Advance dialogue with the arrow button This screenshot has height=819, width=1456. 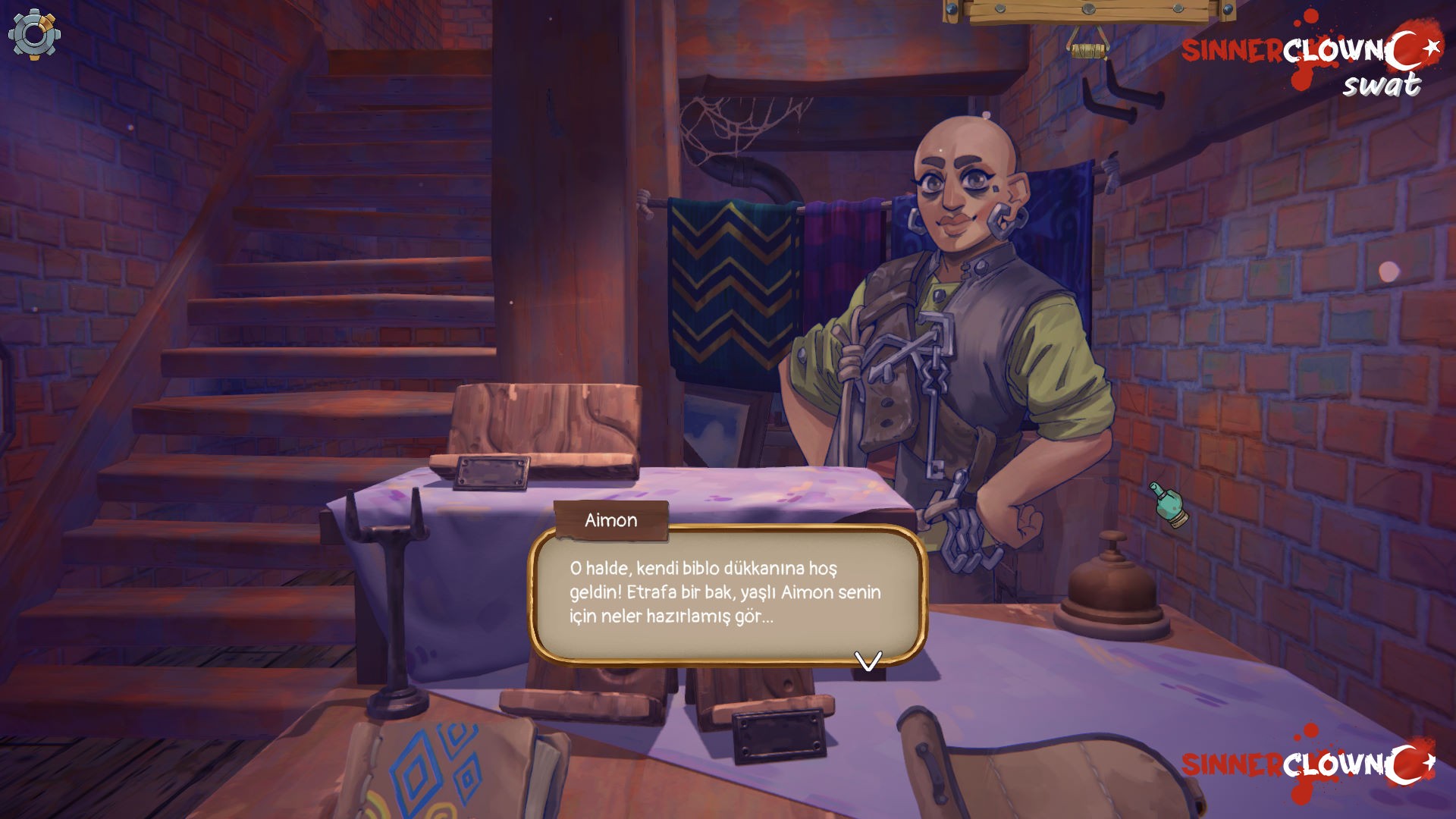click(868, 661)
